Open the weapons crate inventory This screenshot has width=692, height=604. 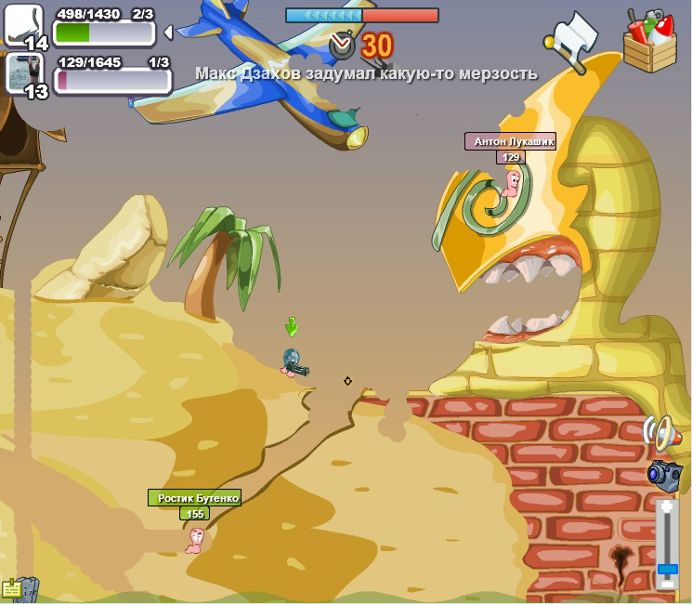pos(649,40)
